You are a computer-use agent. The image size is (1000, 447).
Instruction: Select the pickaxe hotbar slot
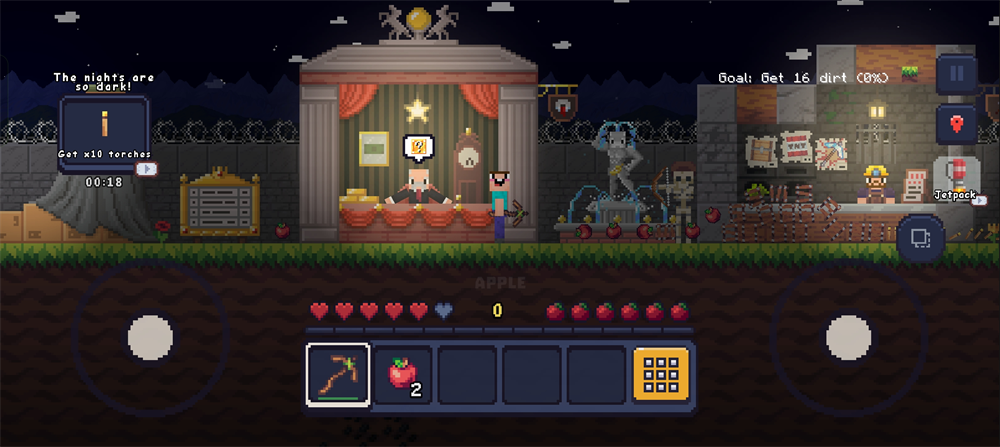pos(338,375)
